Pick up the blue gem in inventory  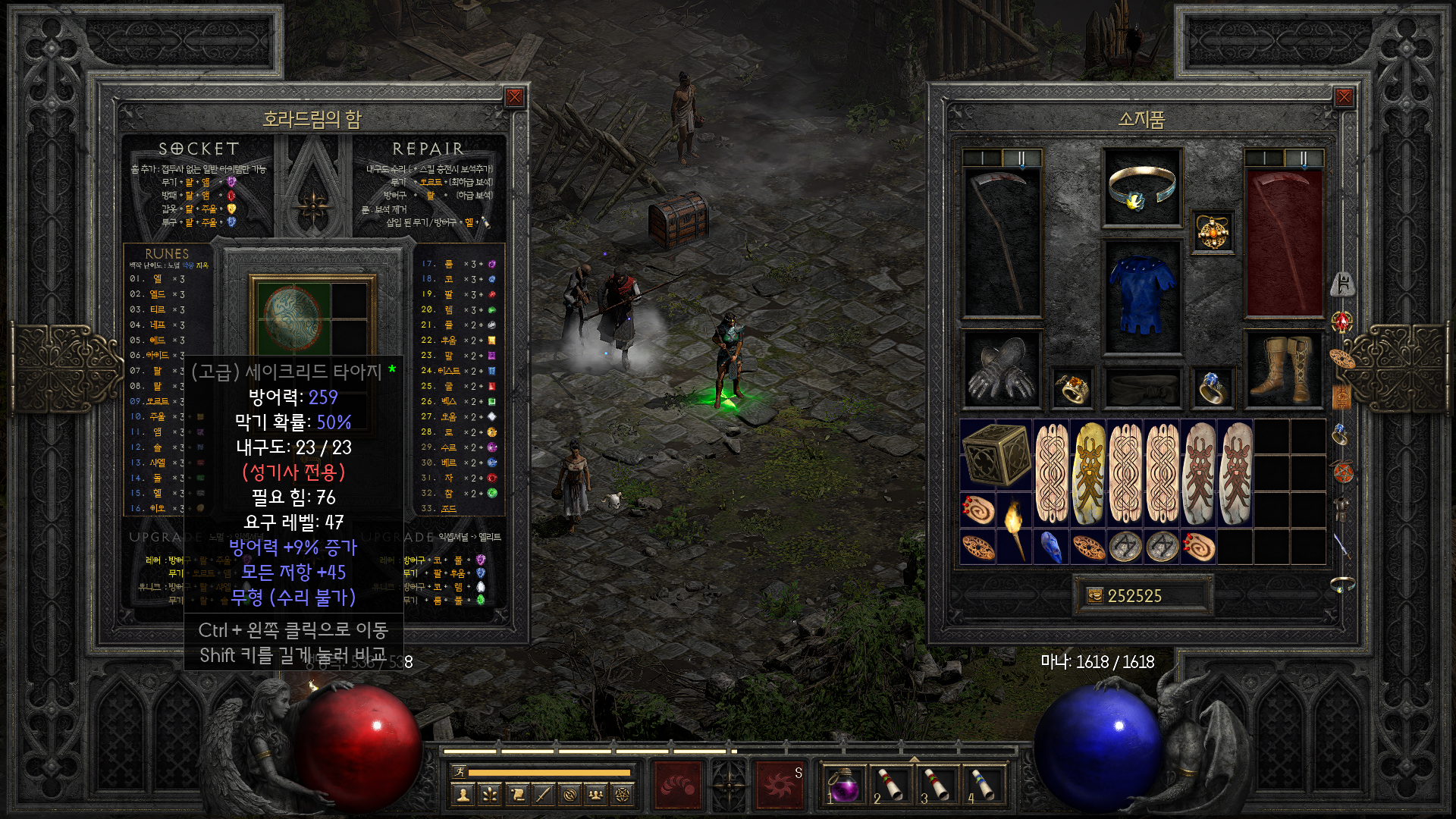click(1050, 547)
